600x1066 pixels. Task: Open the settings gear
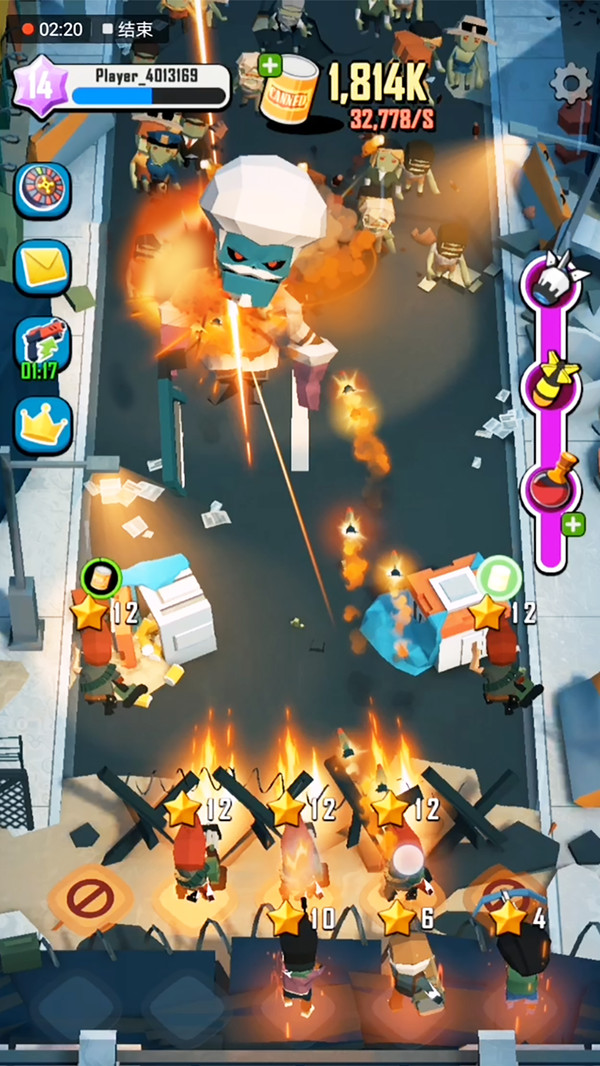[572, 84]
